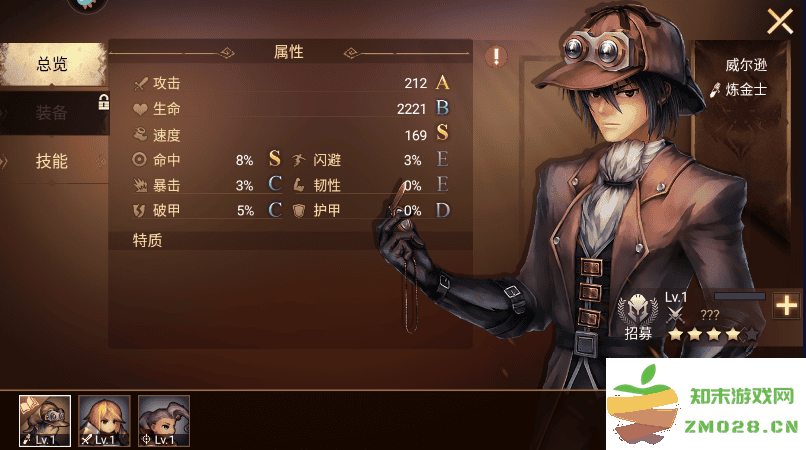This screenshot has width=806, height=450.
Task: Close the character details screen
Action: click(x=780, y=22)
